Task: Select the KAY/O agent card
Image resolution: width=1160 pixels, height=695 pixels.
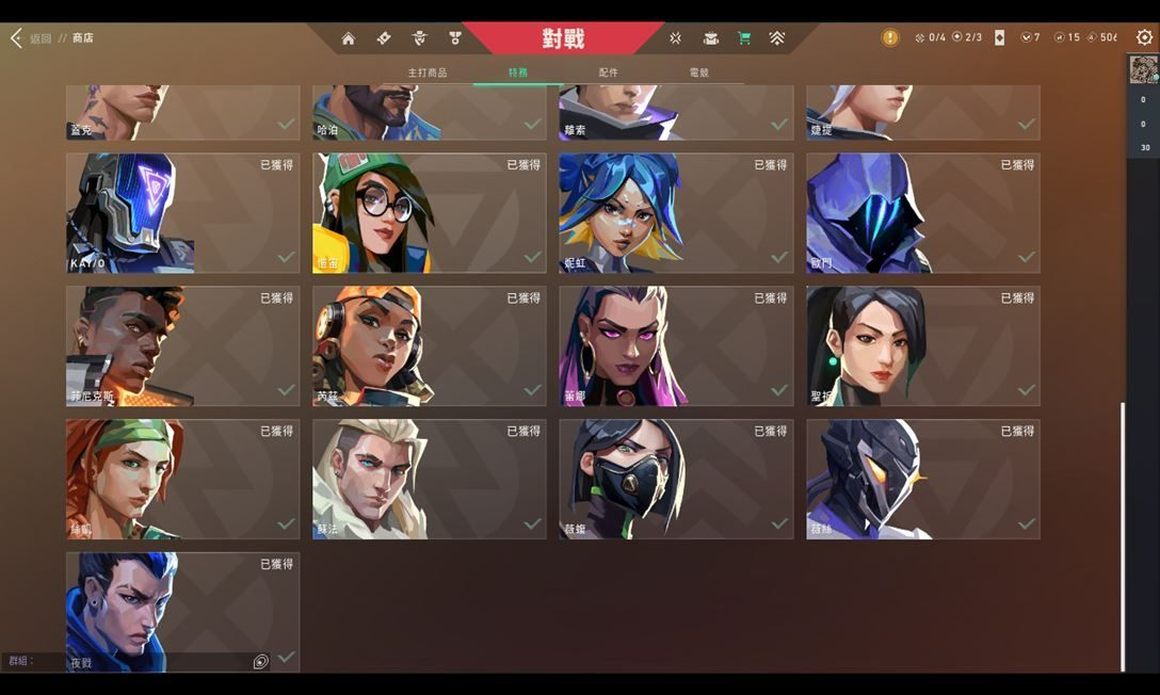Action: (183, 213)
